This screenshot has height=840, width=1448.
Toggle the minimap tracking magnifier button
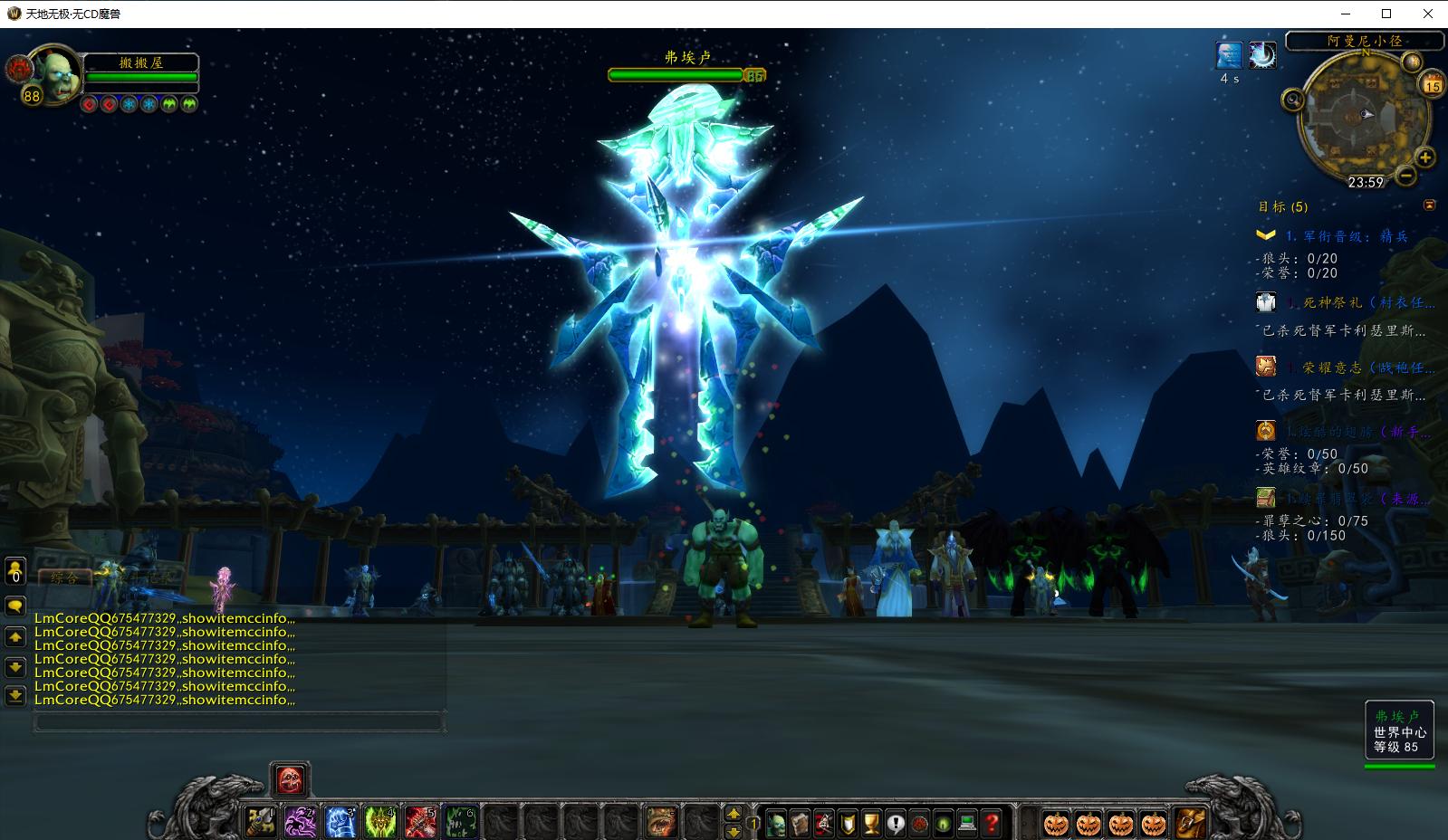[1293, 100]
